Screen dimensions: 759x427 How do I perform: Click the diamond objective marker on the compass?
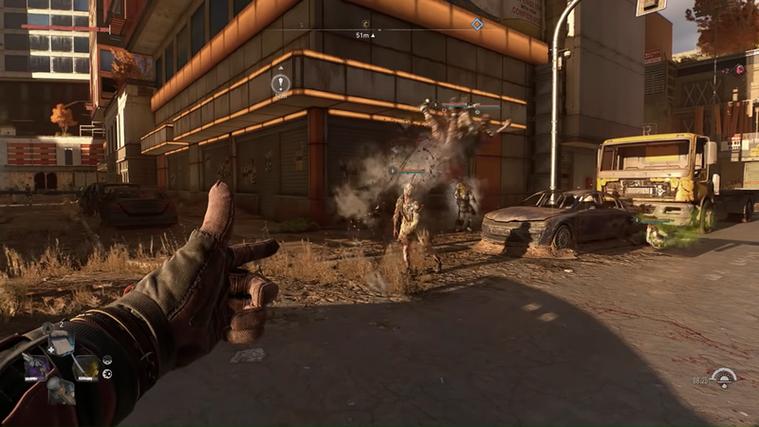[477, 24]
